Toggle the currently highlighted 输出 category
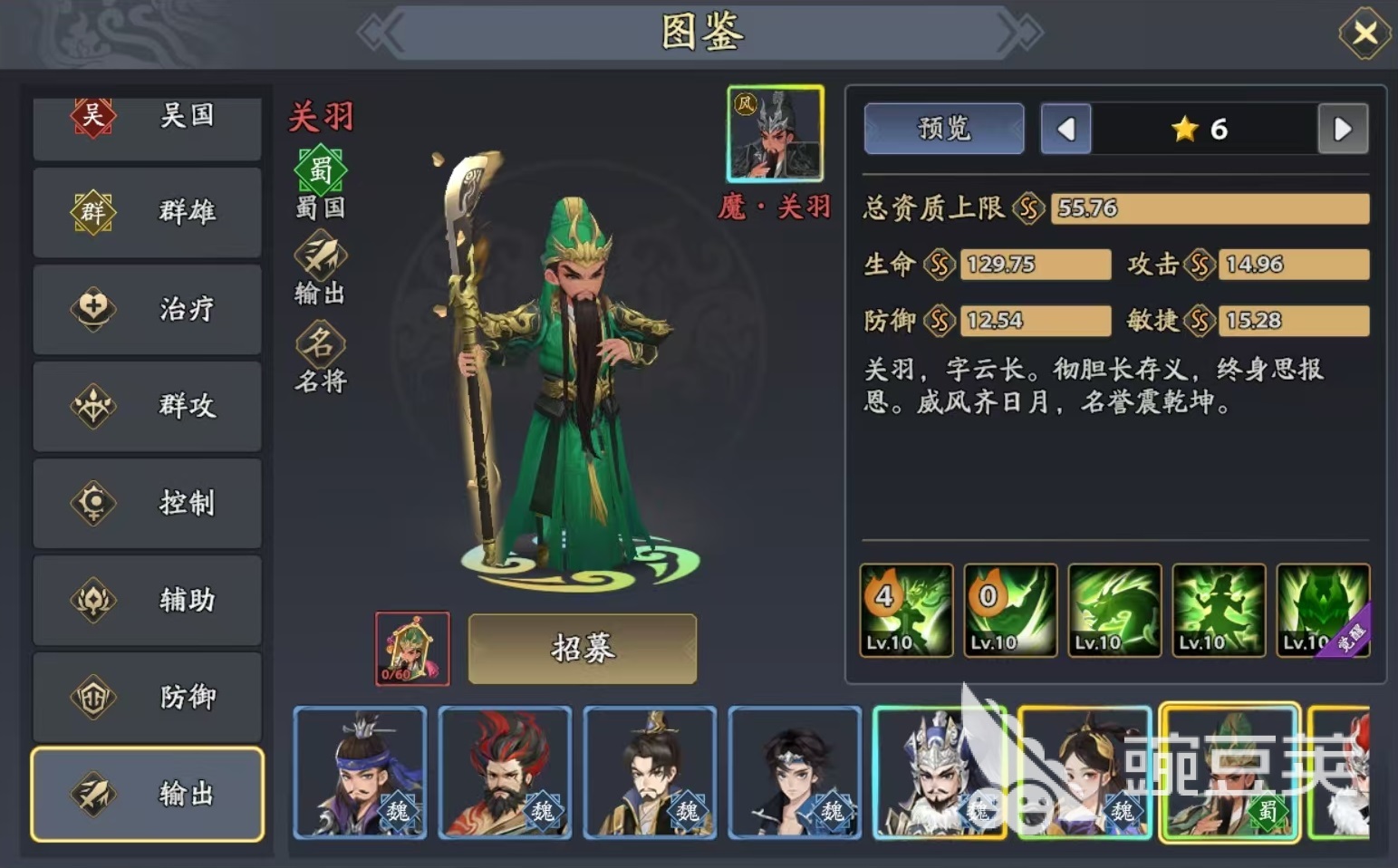 tap(147, 794)
